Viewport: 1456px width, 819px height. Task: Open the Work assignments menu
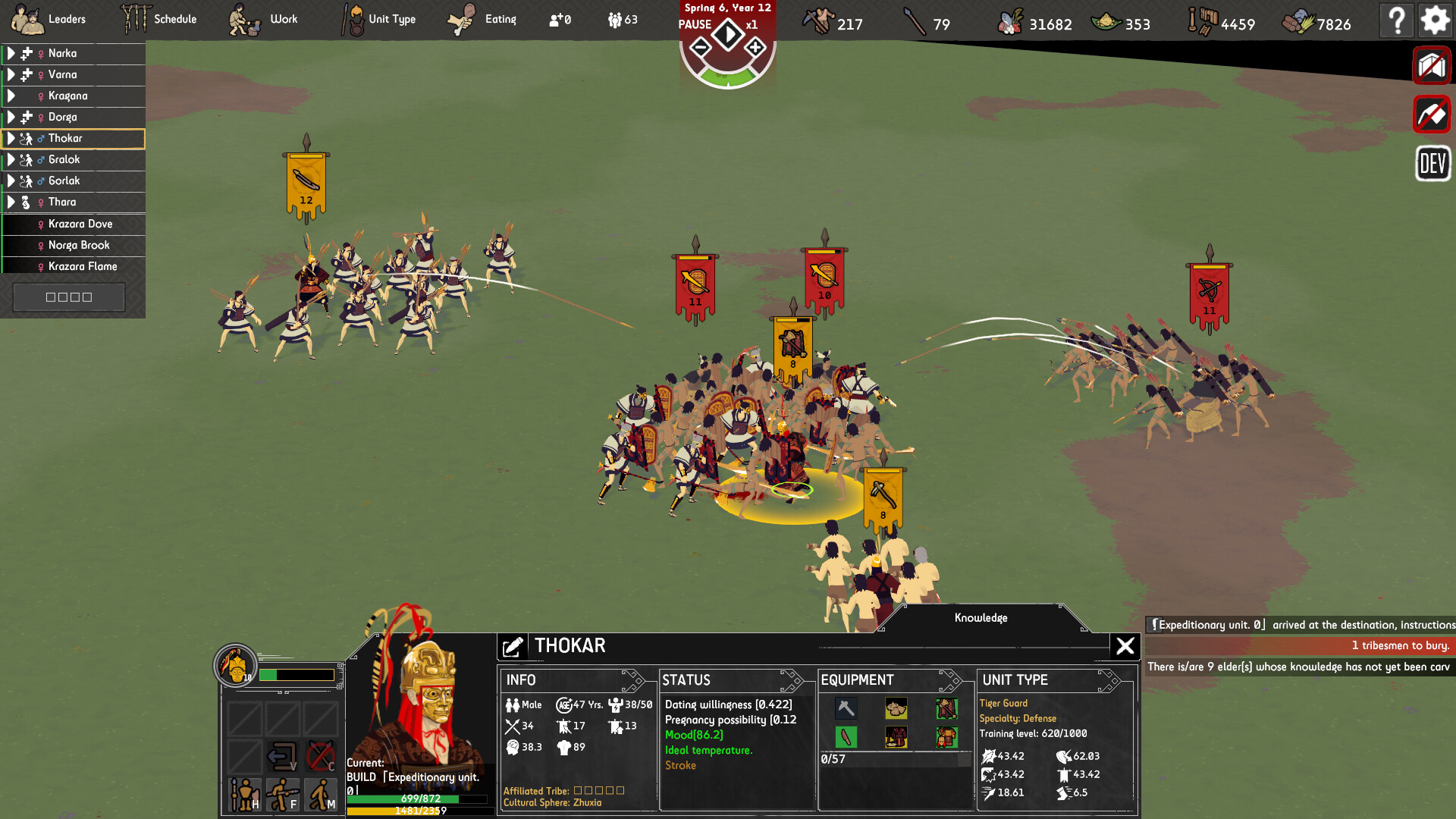tap(264, 19)
